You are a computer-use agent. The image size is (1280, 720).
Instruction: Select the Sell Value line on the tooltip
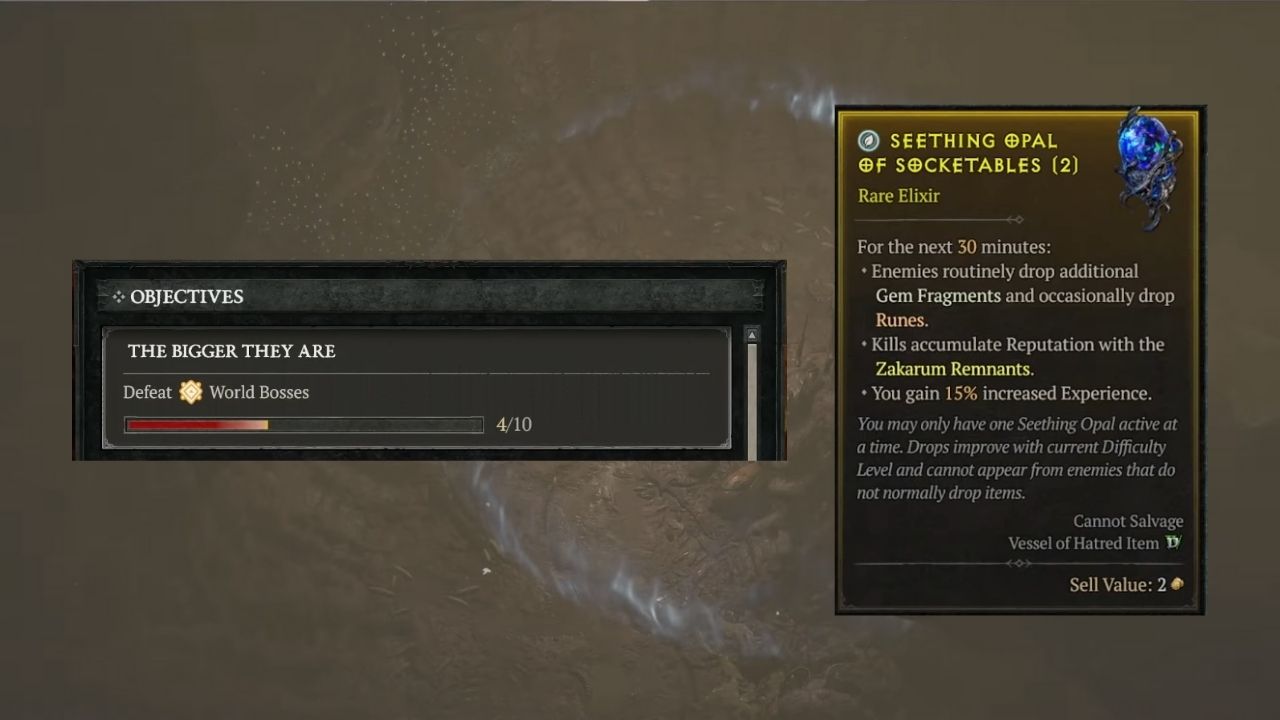[1116, 585]
